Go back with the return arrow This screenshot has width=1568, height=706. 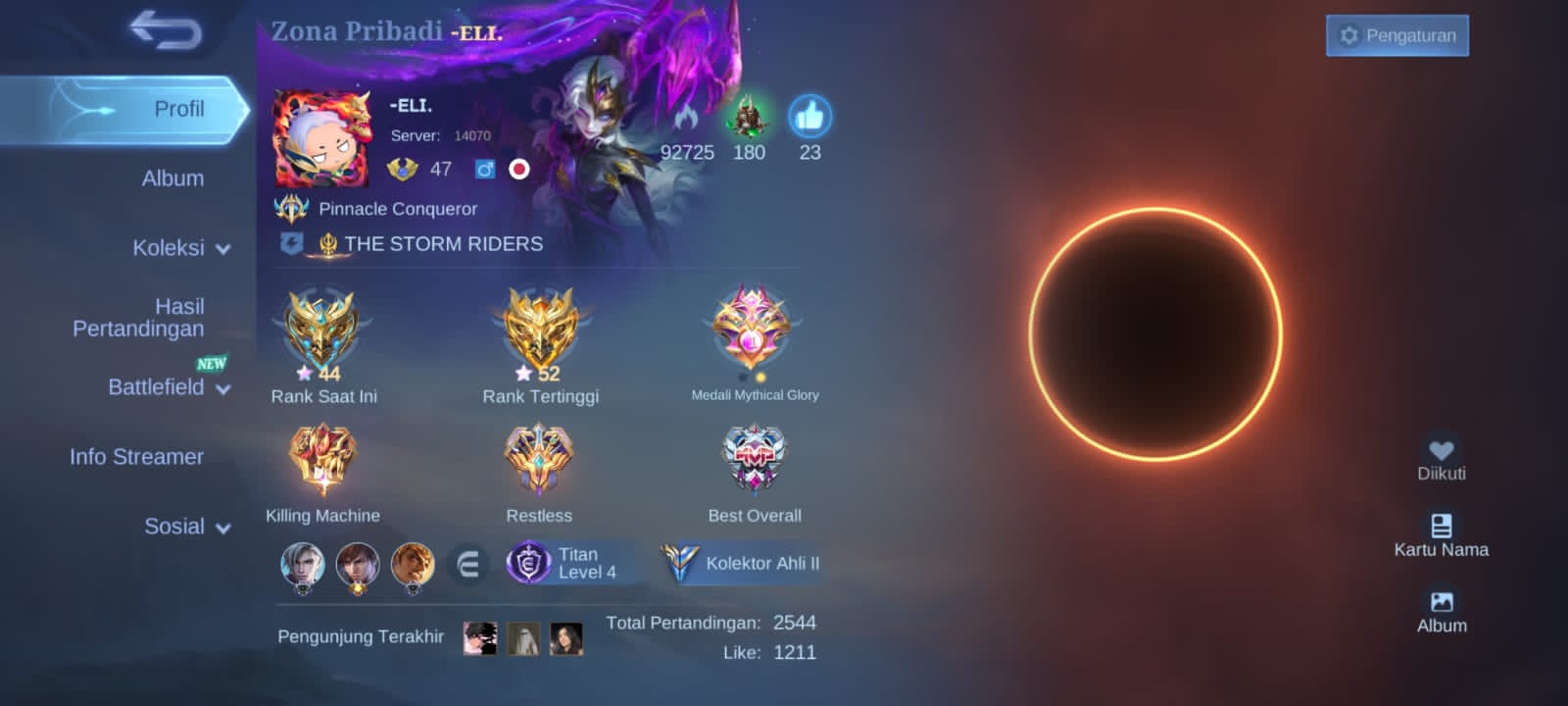coord(166,30)
